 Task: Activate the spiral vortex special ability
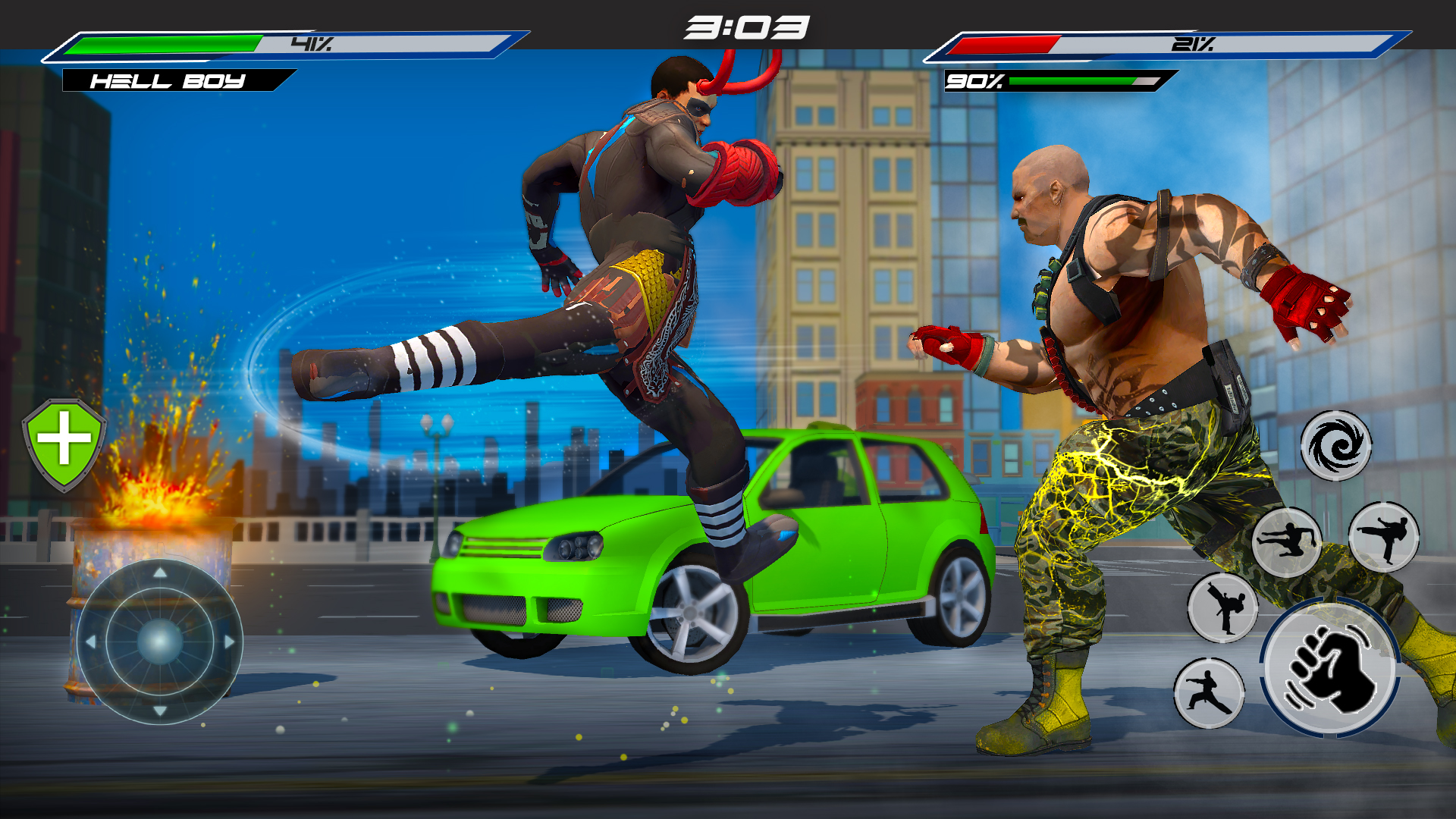click(x=1335, y=446)
